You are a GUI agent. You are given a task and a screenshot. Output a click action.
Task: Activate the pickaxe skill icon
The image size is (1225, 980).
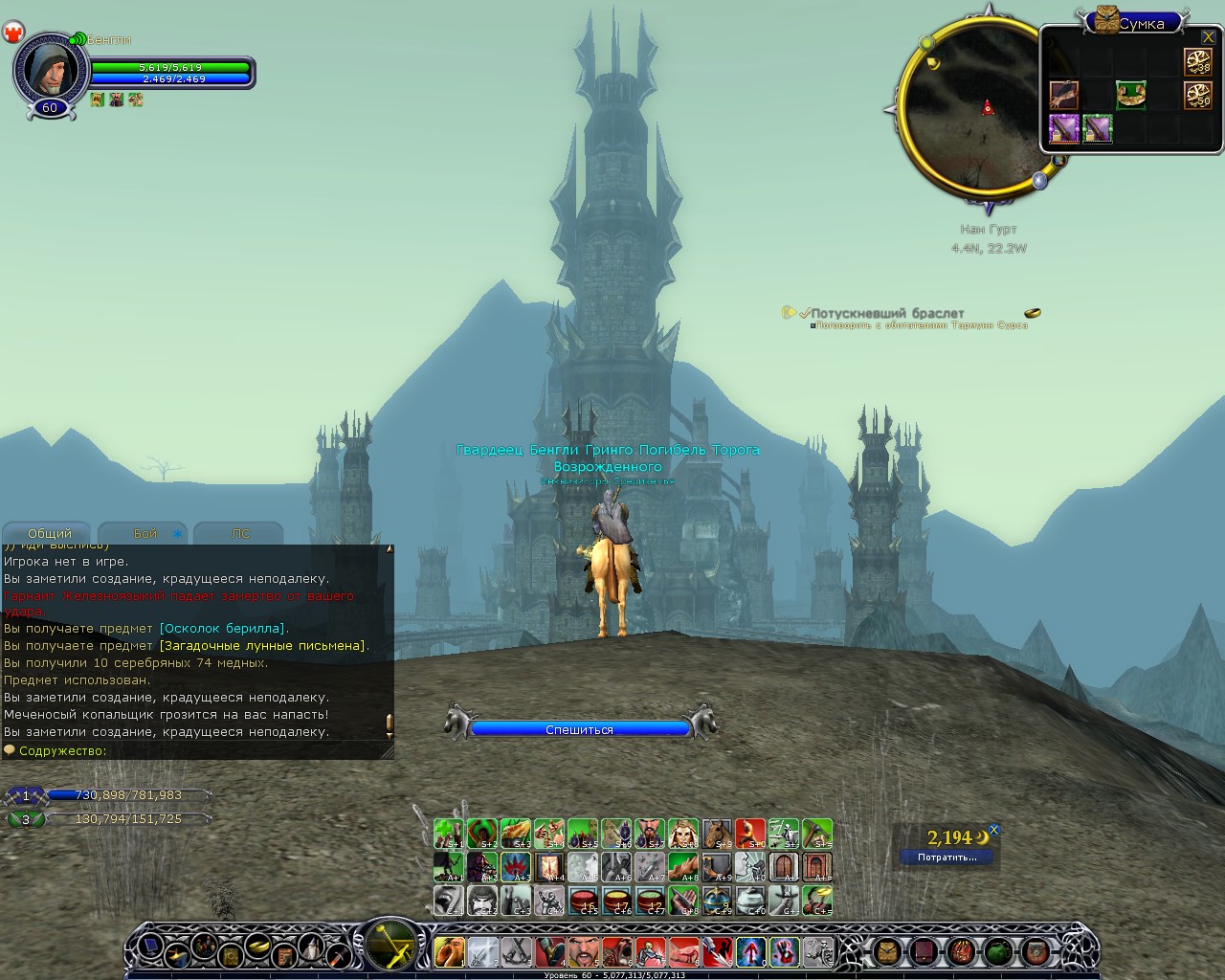(x=816, y=834)
